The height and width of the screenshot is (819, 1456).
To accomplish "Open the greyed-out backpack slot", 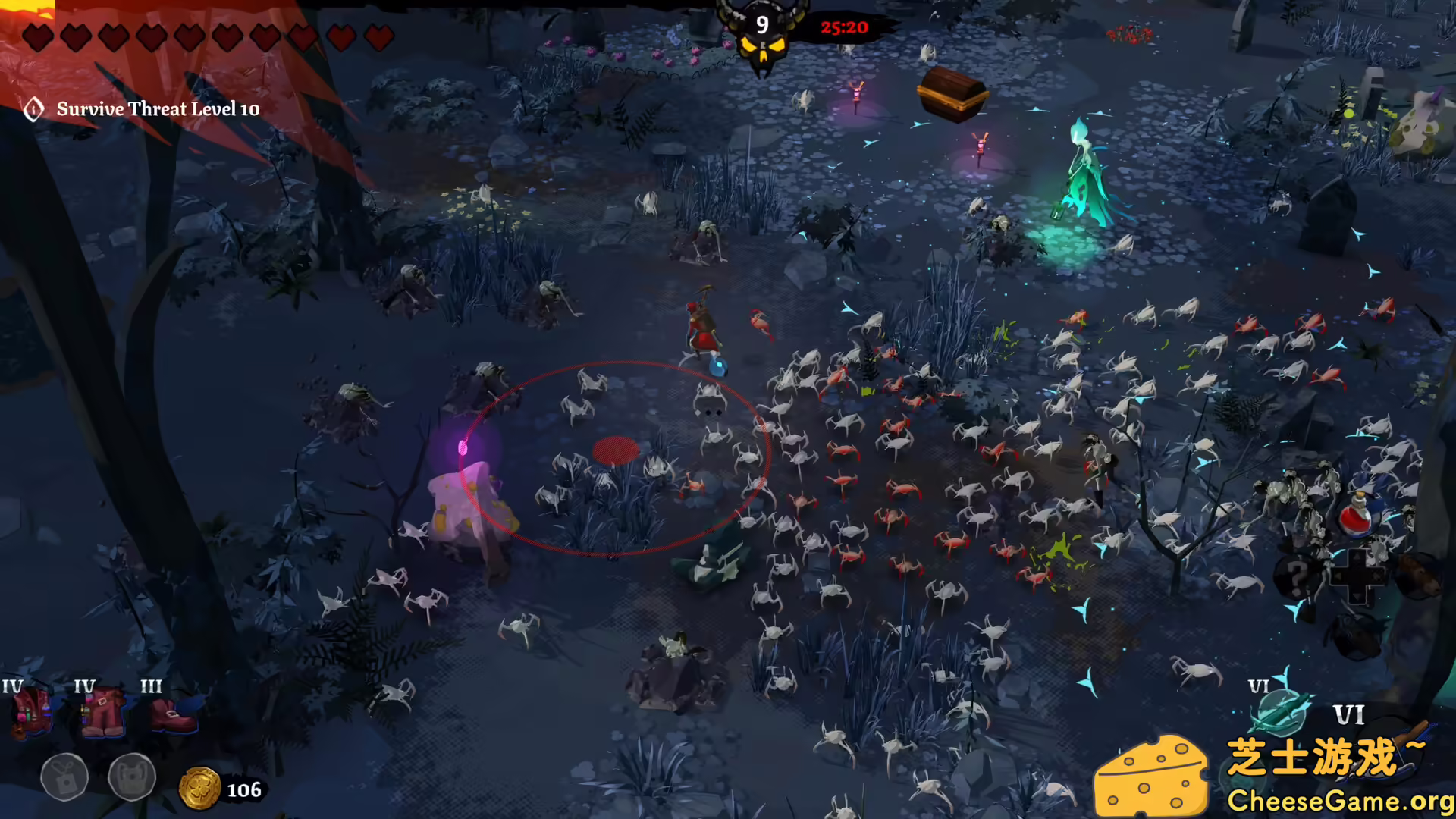I will pos(132,777).
